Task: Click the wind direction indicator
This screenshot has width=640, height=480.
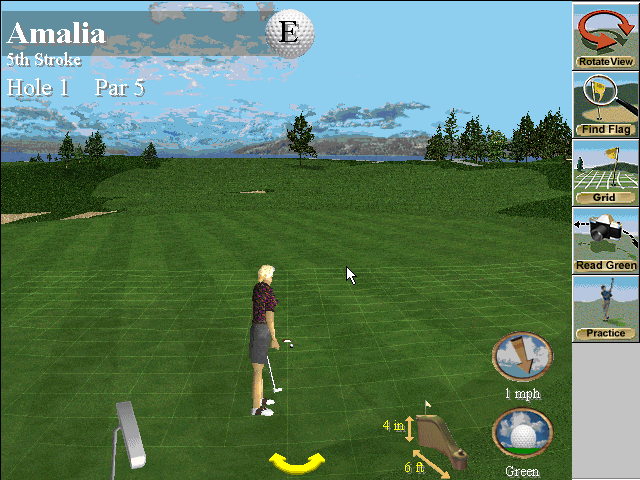Action: [521, 357]
